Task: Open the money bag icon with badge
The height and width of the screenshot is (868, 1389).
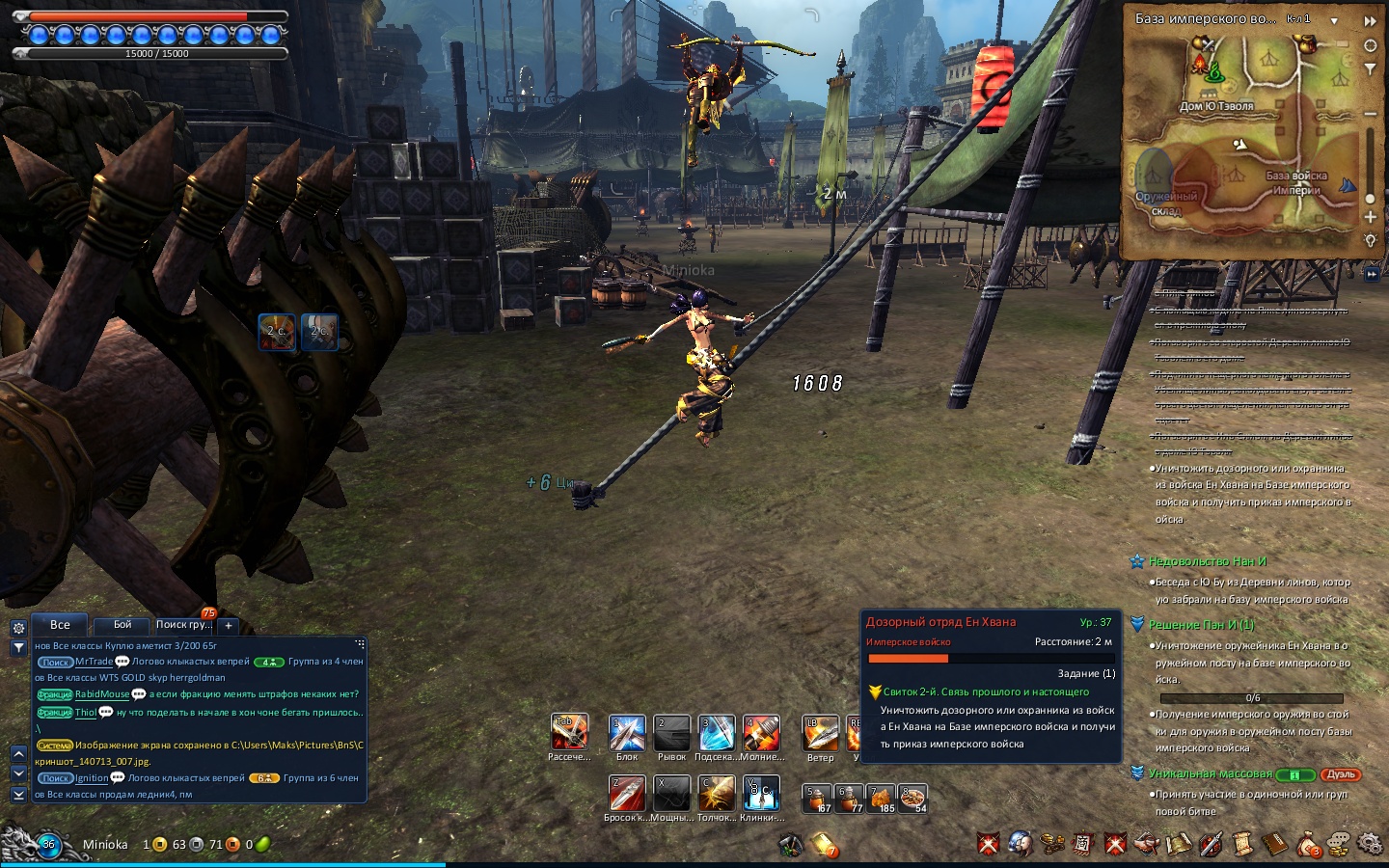Action: coord(1307,845)
